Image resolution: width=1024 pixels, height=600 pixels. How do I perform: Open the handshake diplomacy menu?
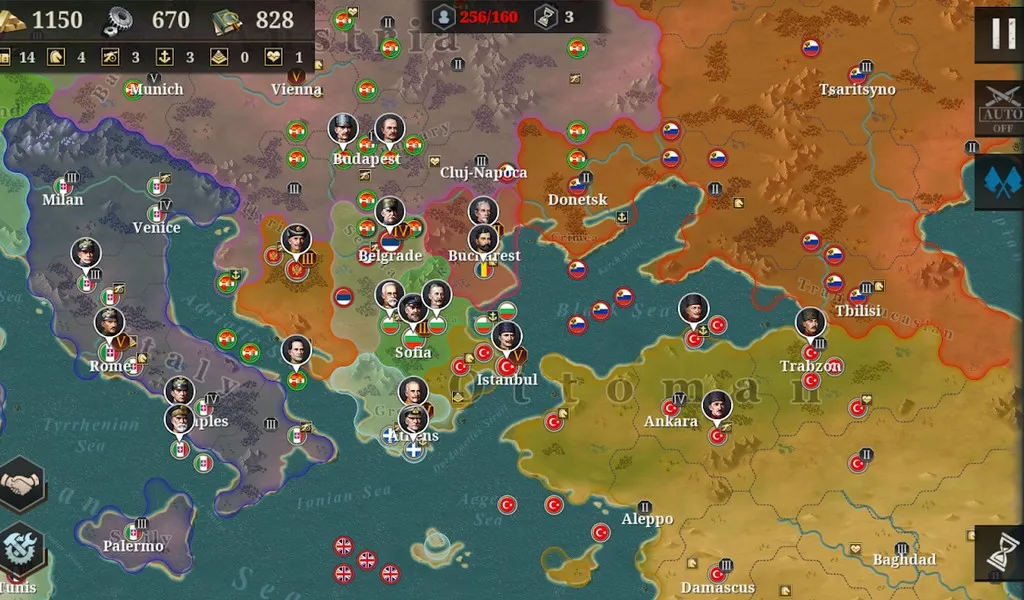[x=21, y=485]
